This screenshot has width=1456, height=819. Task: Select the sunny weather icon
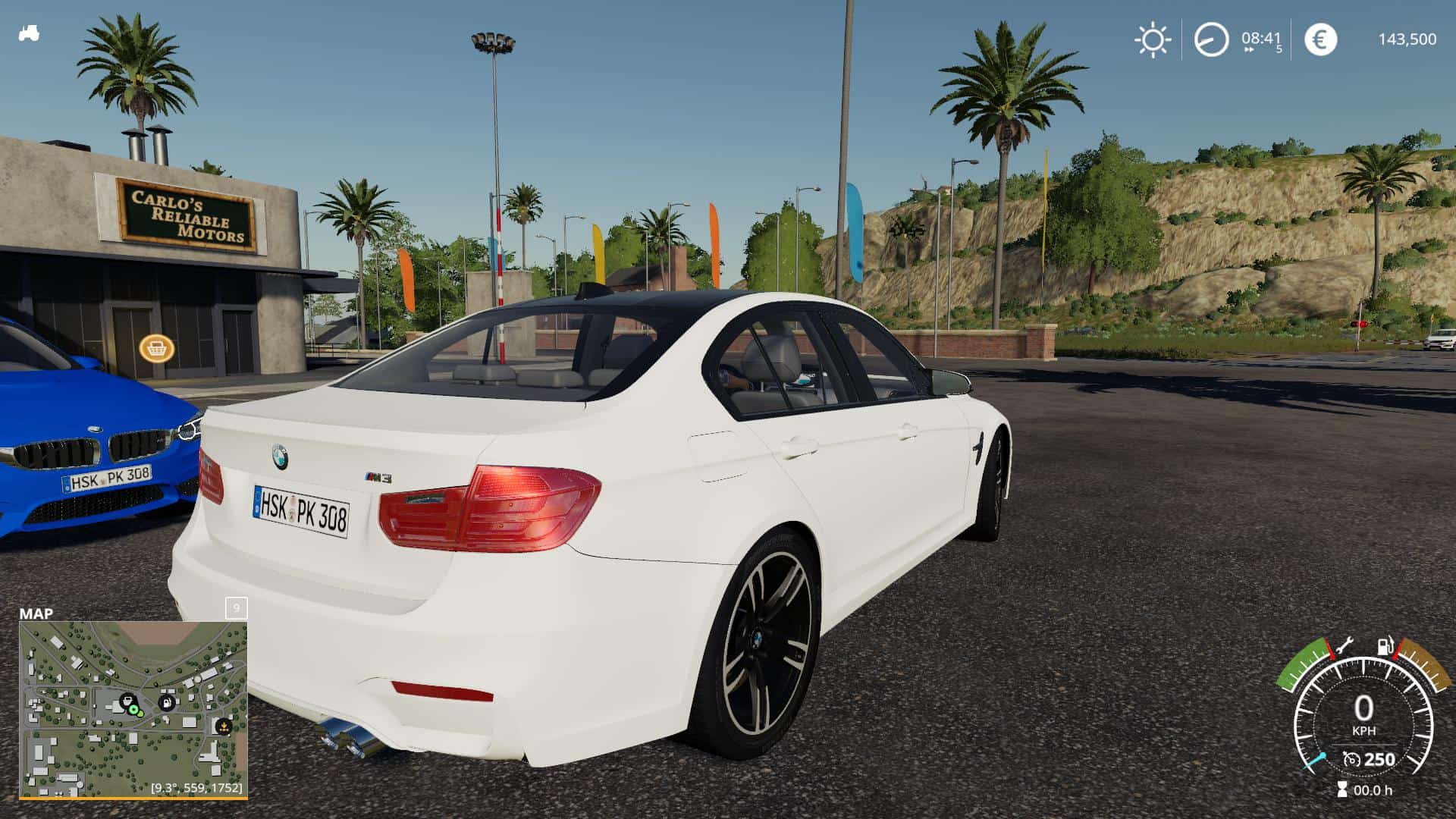[1152, 39]
